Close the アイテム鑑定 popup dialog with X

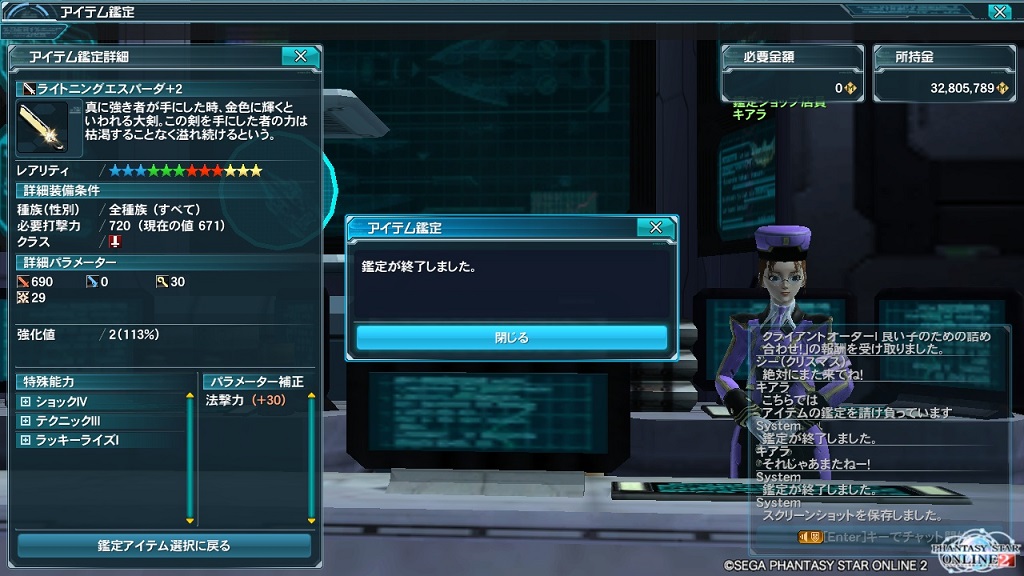(655, 228)
